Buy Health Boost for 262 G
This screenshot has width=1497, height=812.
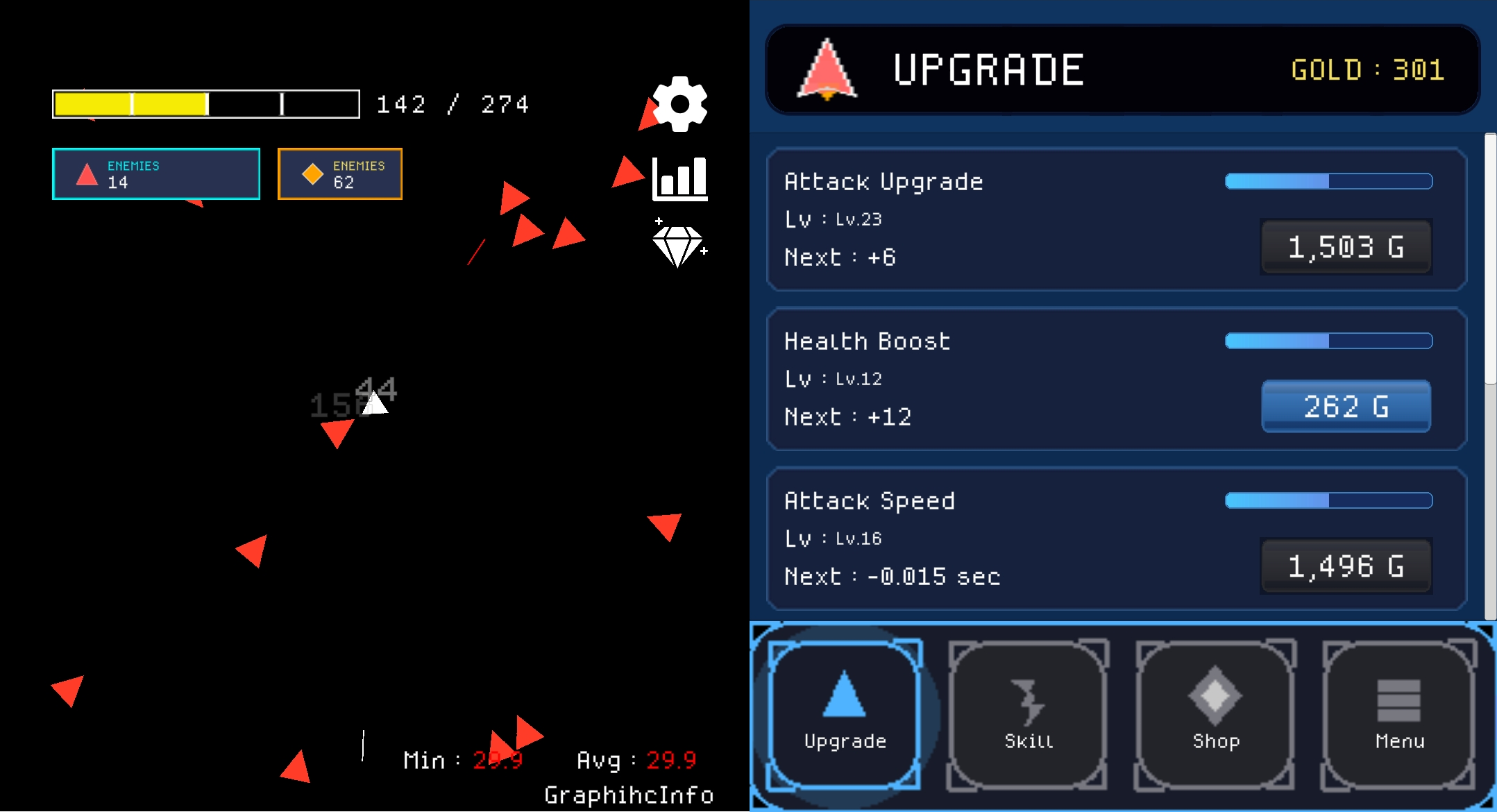(x=1345, y=407)
